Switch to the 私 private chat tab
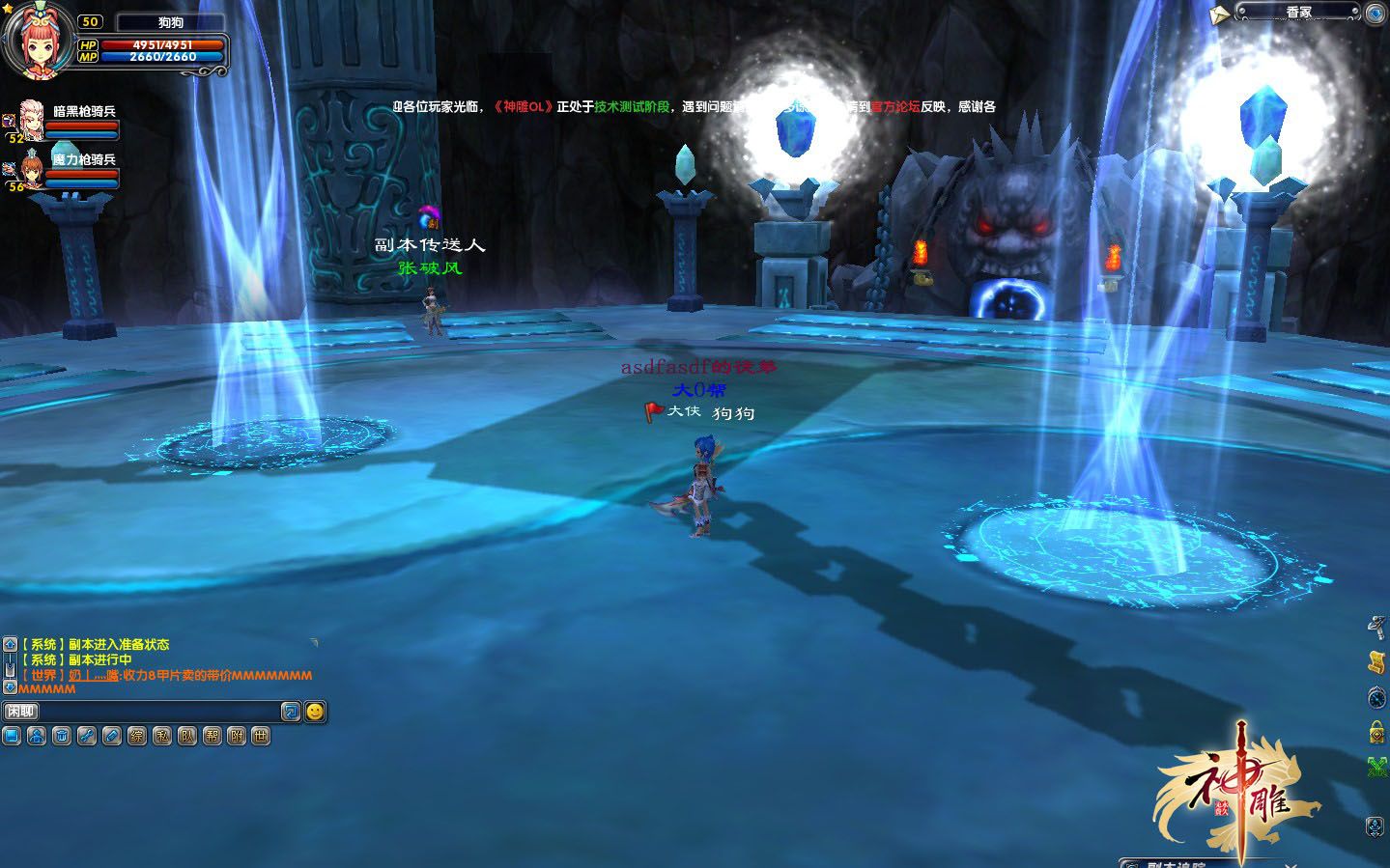Screen dimensions: 1390x868 pos(162,737)
